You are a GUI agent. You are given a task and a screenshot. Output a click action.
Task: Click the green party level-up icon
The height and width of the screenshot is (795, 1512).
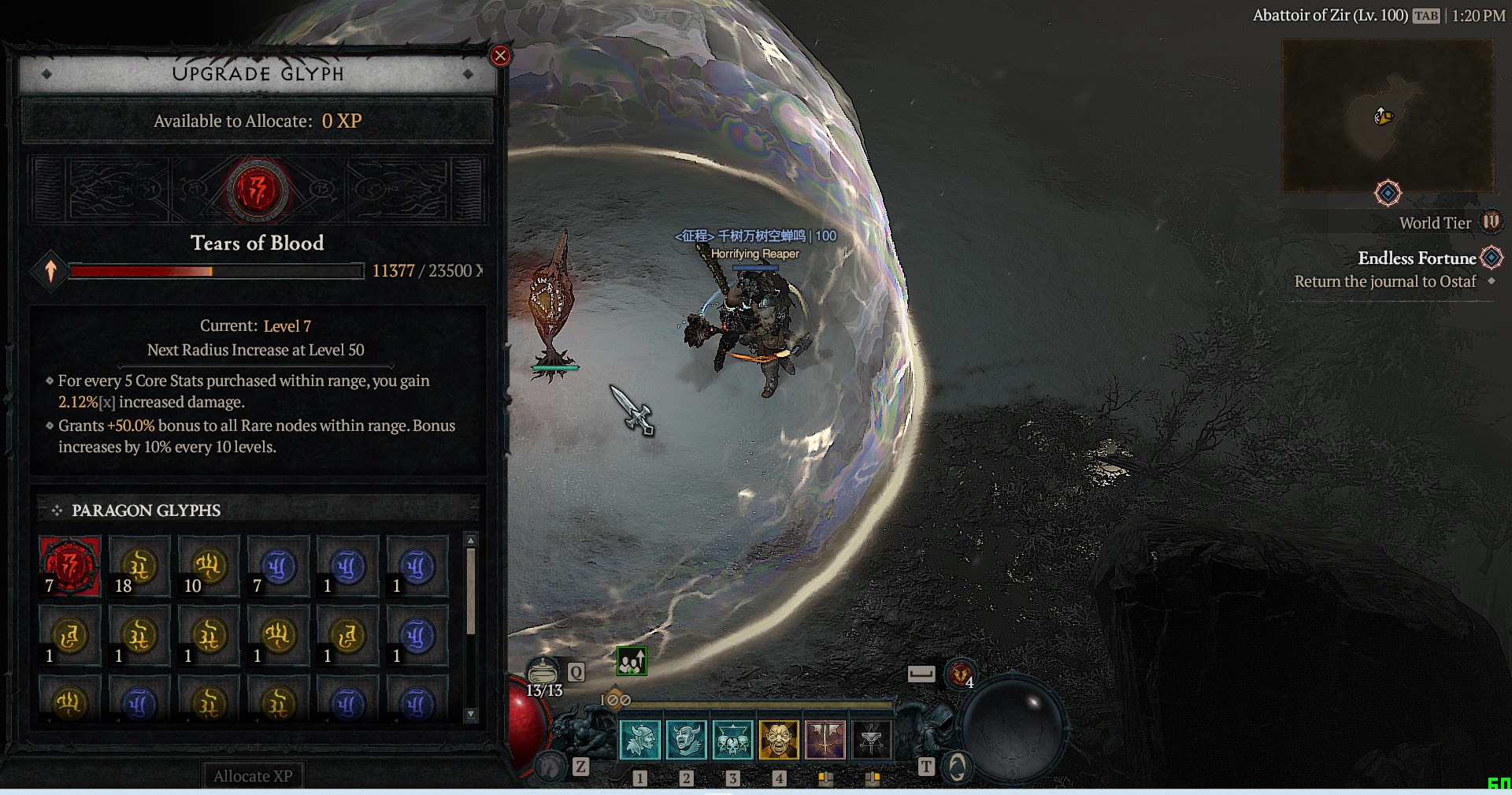[632, 662]
